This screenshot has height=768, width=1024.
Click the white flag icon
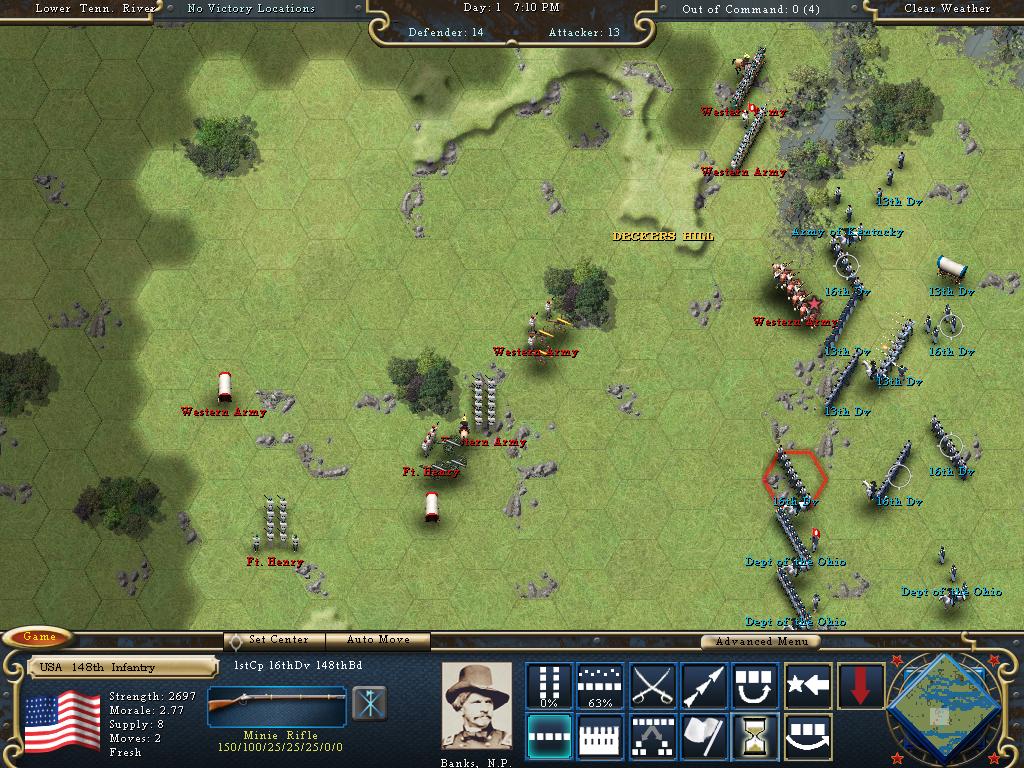(x=704, y=736)
